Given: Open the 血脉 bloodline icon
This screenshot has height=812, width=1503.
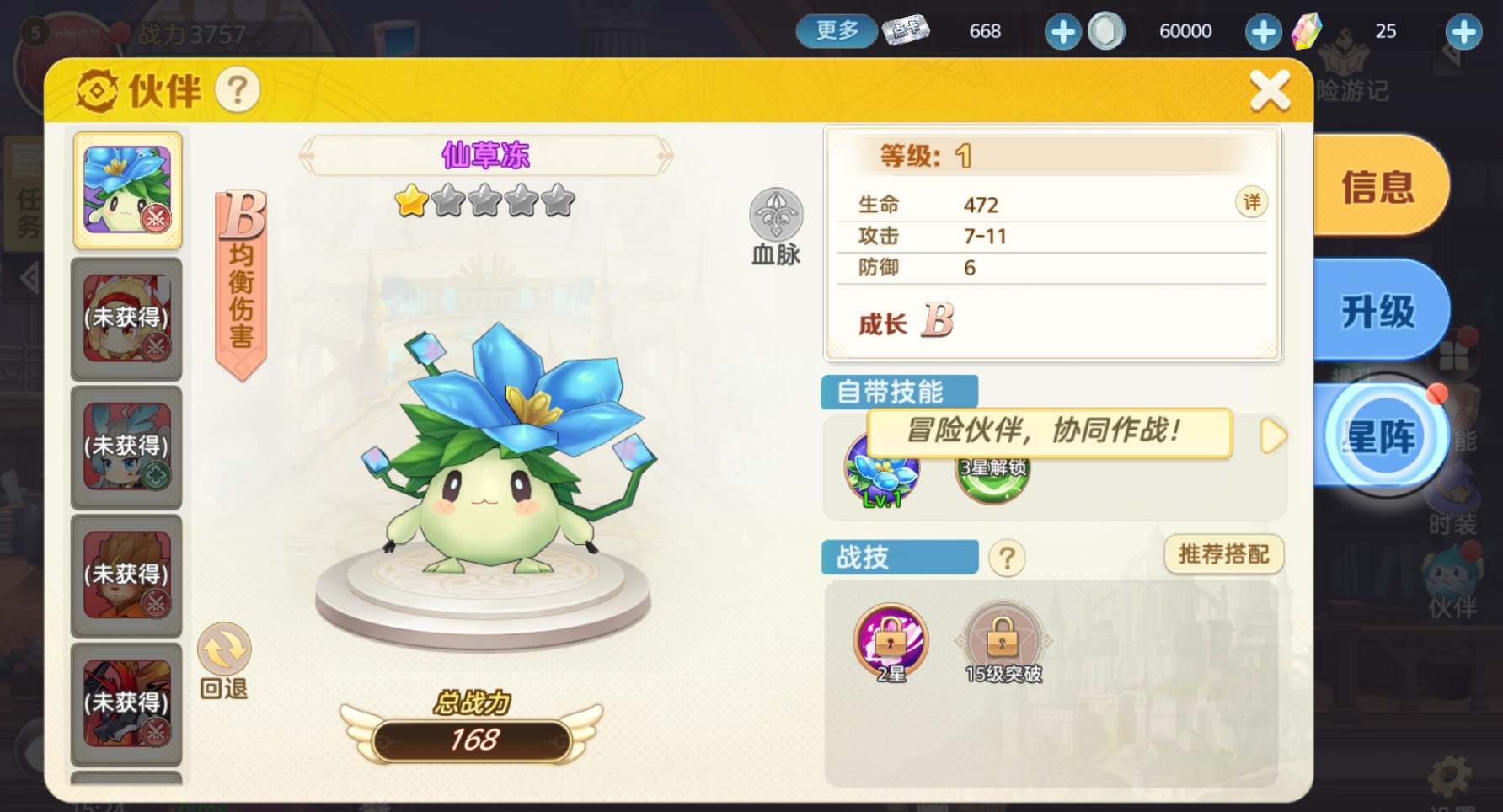Looking at the screenshot, I should click(x=774, y=213).
